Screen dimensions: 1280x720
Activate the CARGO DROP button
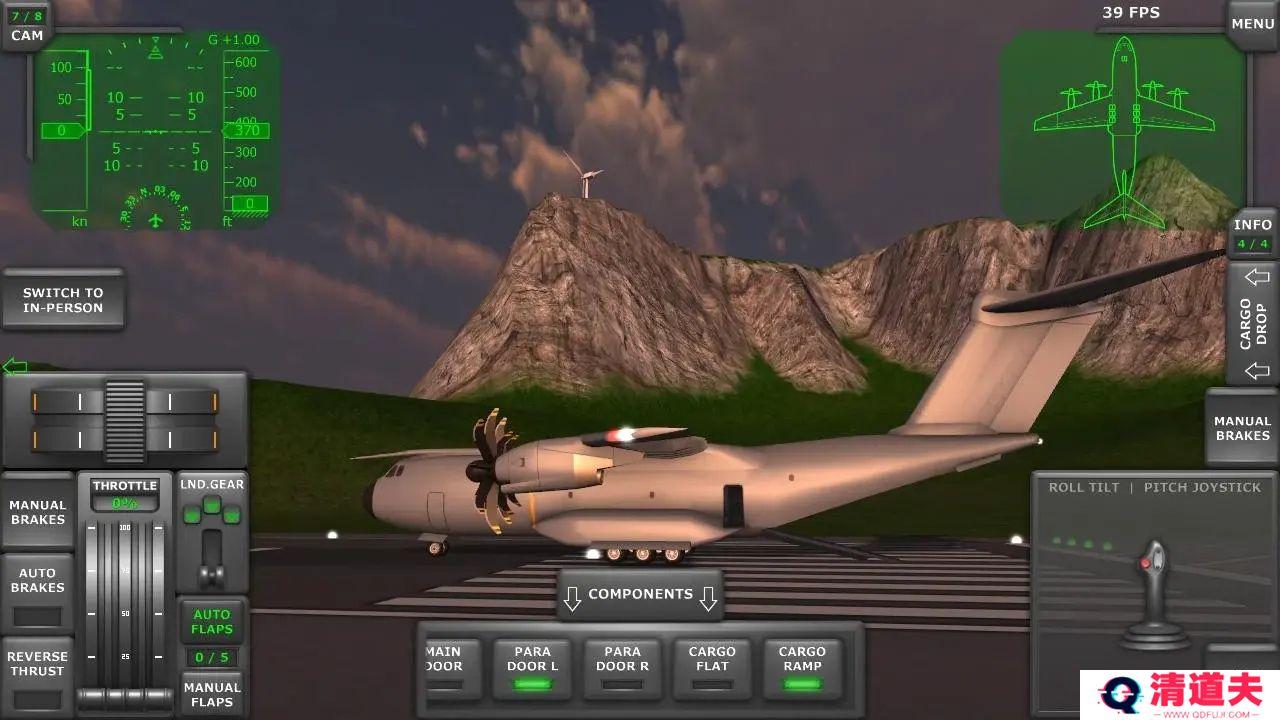1253,323
